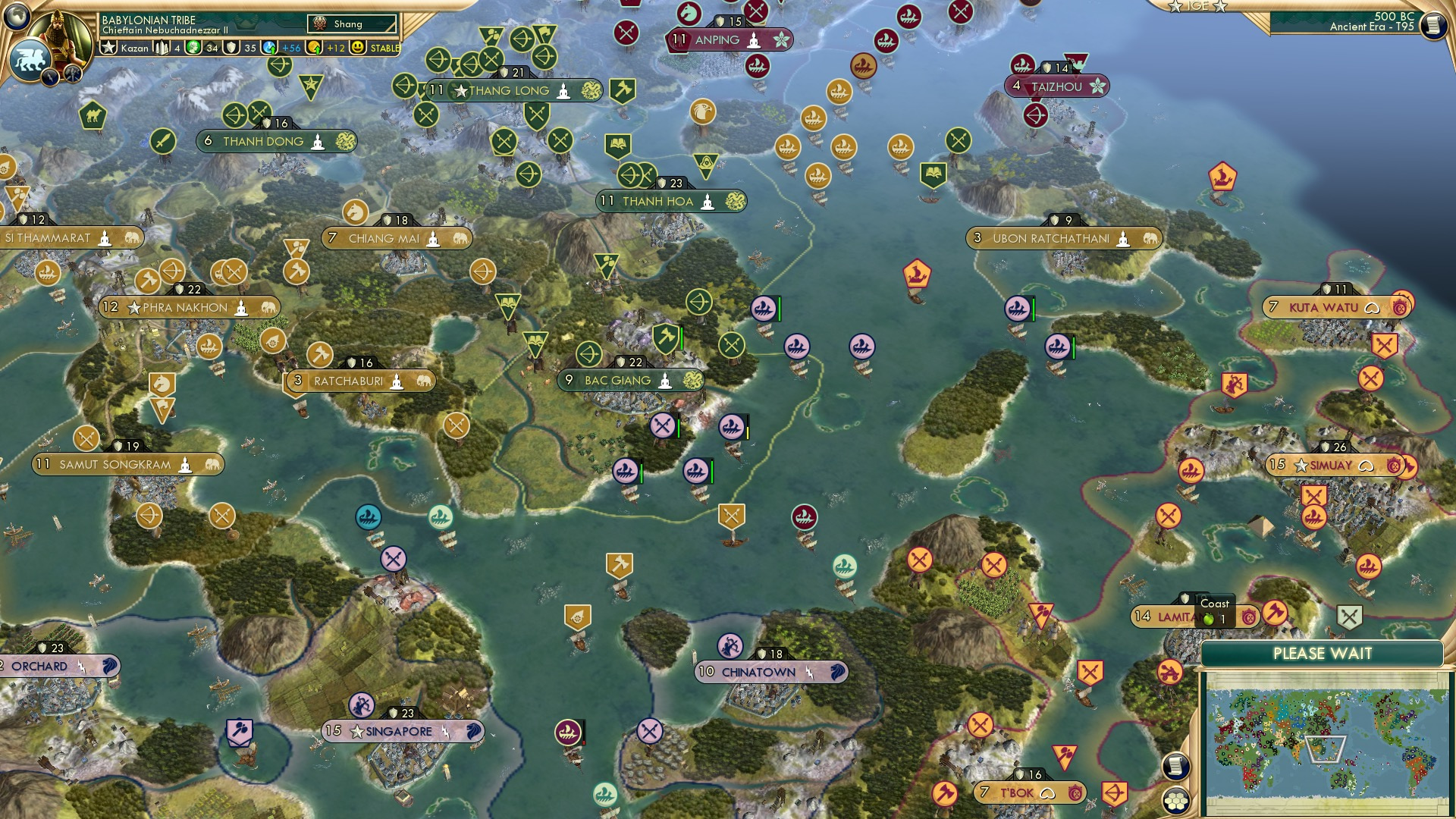The height and width of the screenshot is (819, 1456).
Task: Open Singapore's city screen via its banner
Action: (x=400, y=731)
